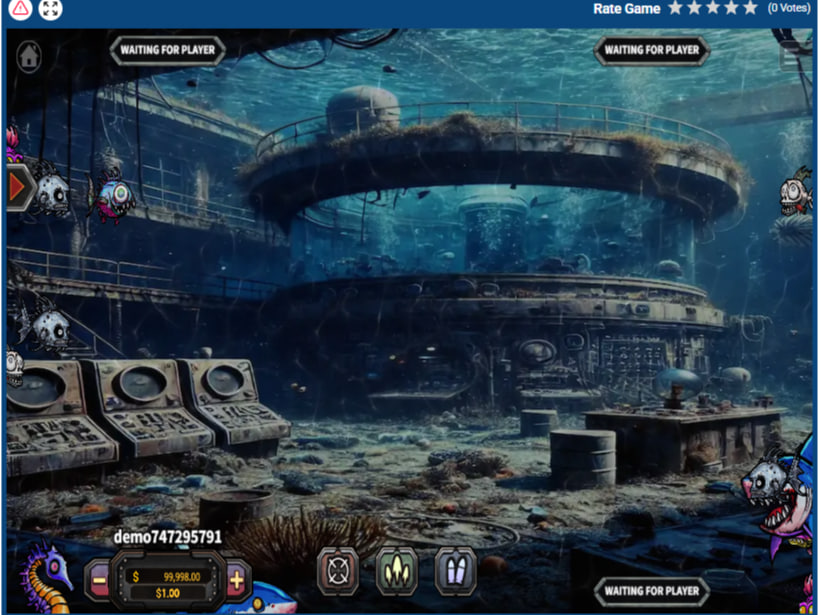Open the hamburger menu
The width and height of the screenshot is (821, 615).
796,54
